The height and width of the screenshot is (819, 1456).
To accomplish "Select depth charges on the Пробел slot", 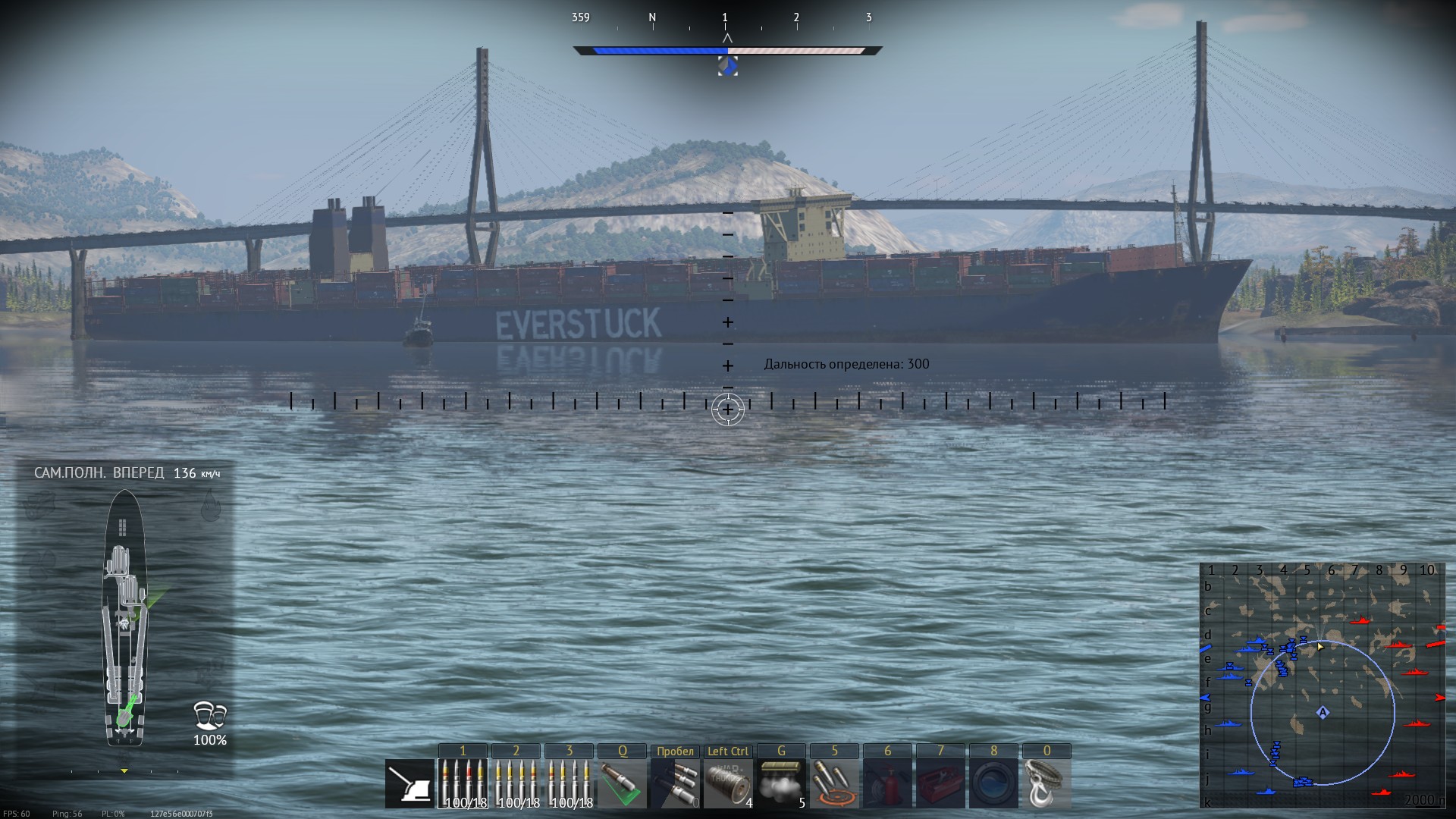I will [x=675, y=781].
